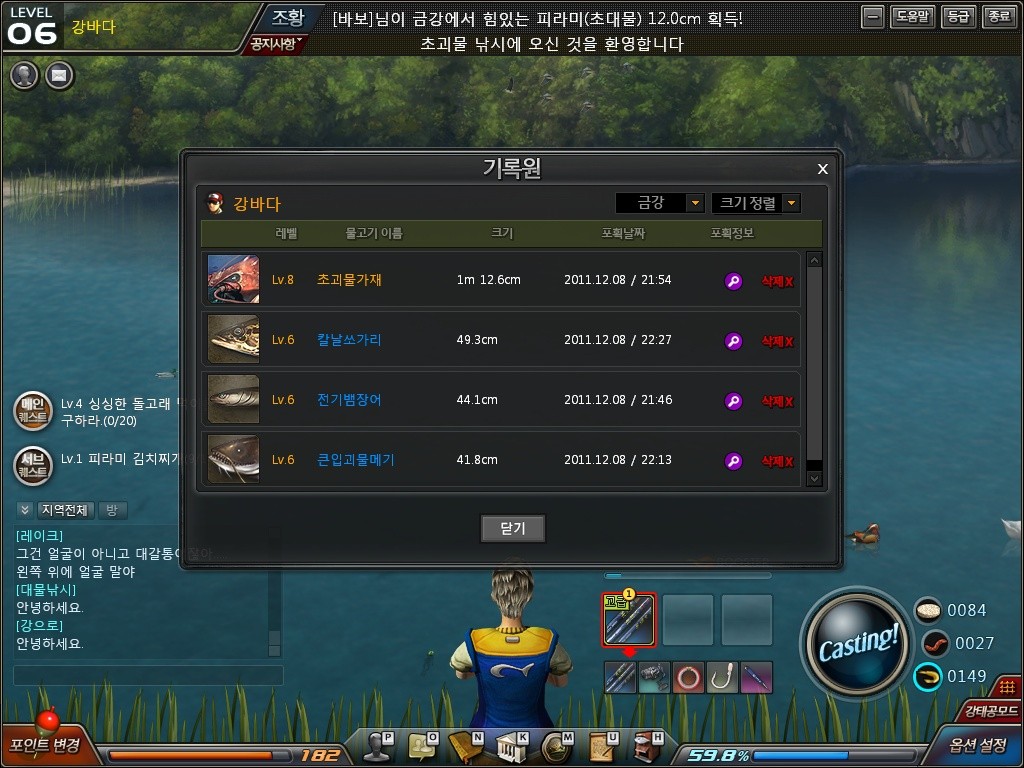This screenshot has height=768, width=1024.
Task: View catch info for 초괴물가재
Action: tap(733, 281)
